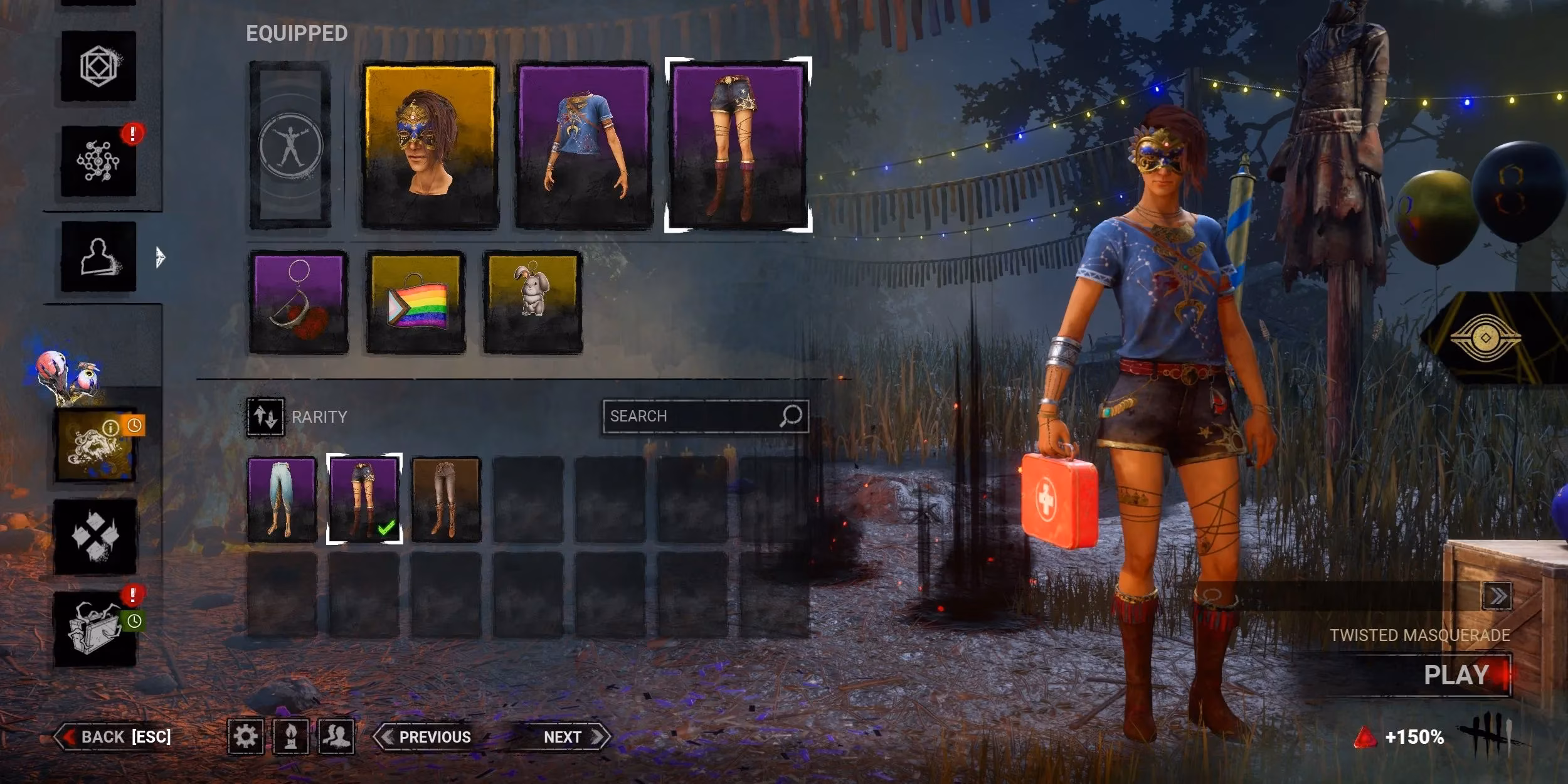Toggle the rarity sort order button

(x=265, y=417)
